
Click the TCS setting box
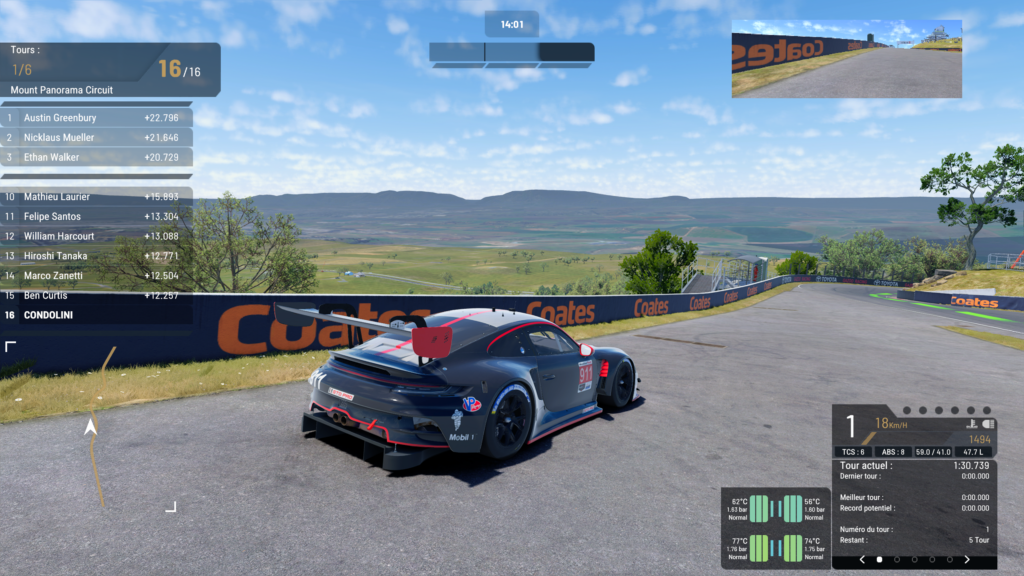point(854,452)
